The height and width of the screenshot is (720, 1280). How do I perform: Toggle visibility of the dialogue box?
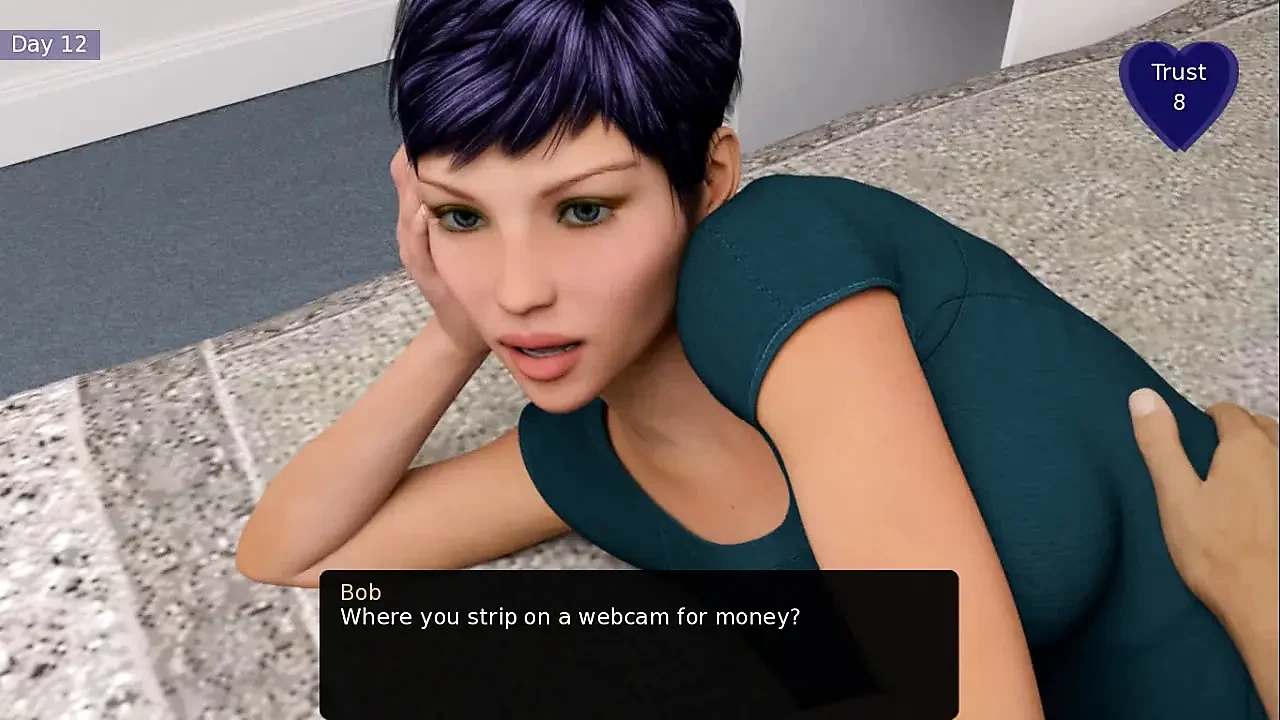point(640,640)
